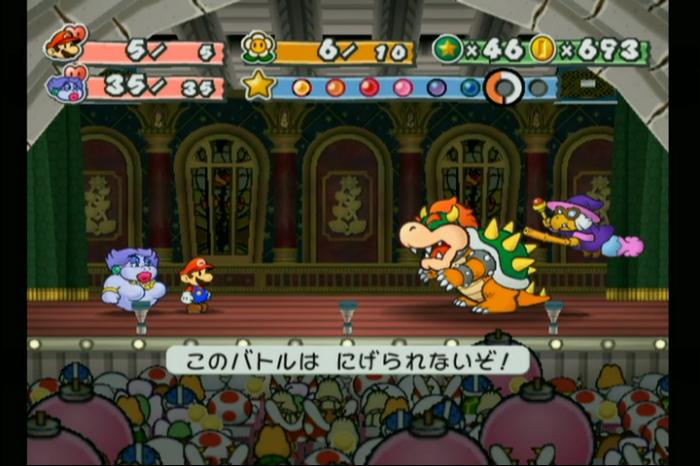Click the yellow star power gauge star
Screen dimensions: 700x466
point(258,85)
